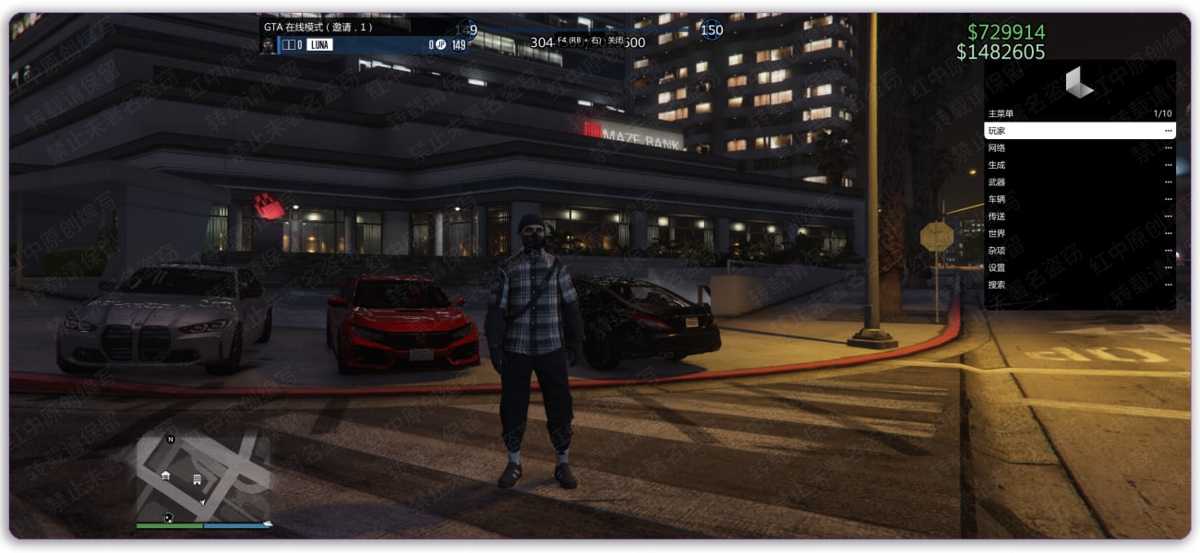The height and width of the screenshot is (553, 1200).
Task: Open the 设置 (Settings) menu entry
Action: coord(1078,267)
